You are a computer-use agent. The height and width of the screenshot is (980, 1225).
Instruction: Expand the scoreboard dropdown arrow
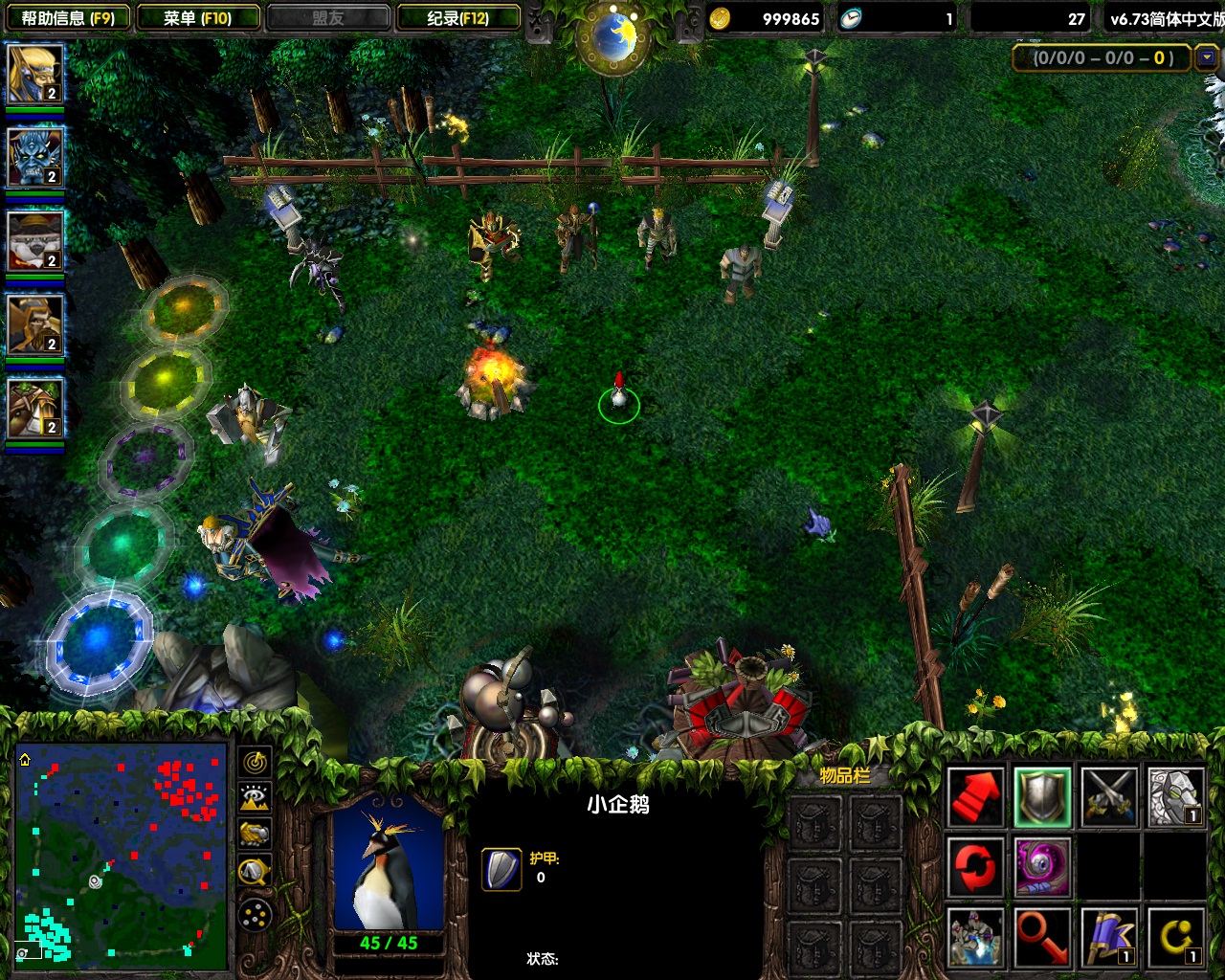point(1207,57)
